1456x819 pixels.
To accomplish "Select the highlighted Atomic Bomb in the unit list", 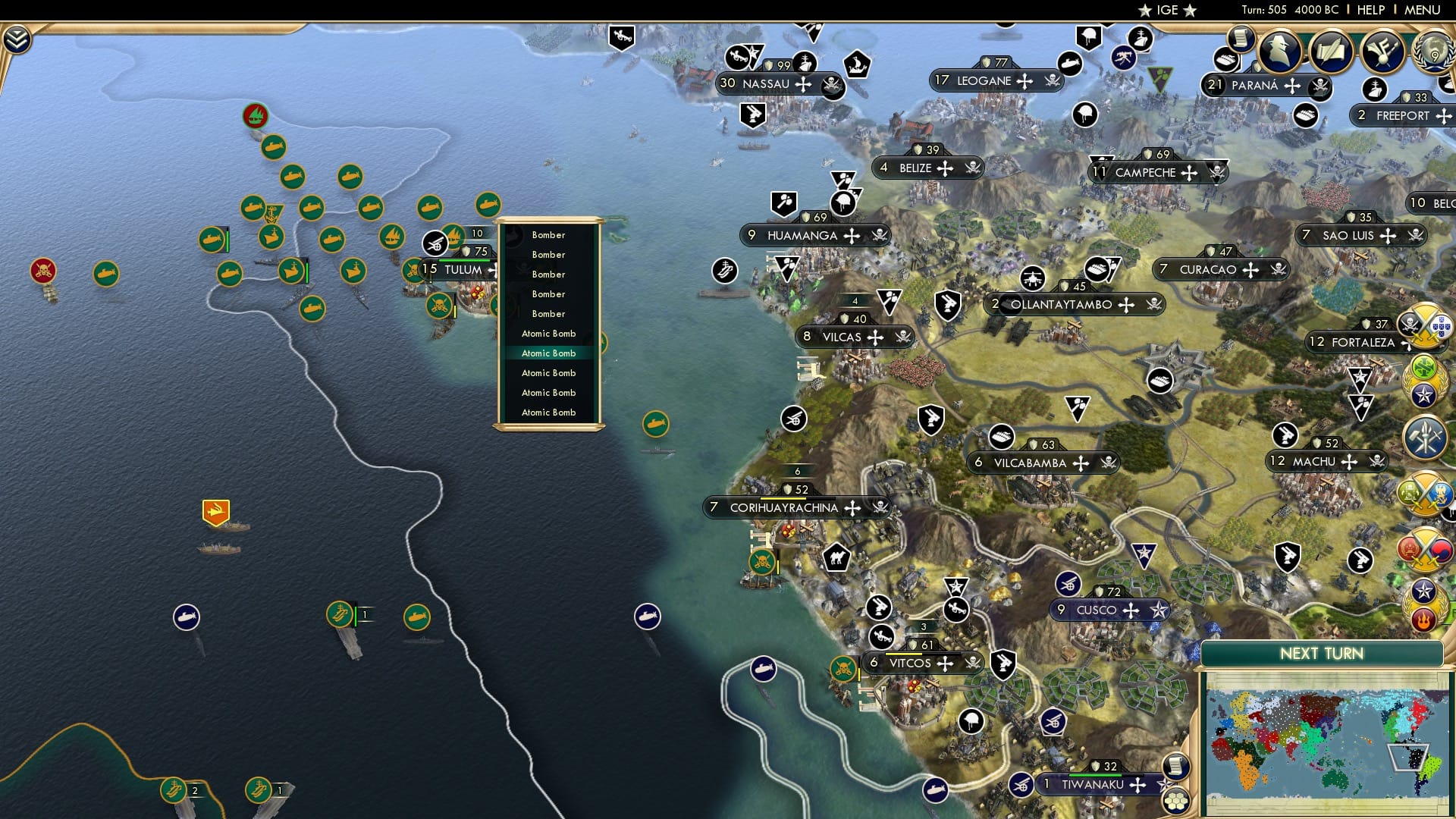I will pos(549,353).
